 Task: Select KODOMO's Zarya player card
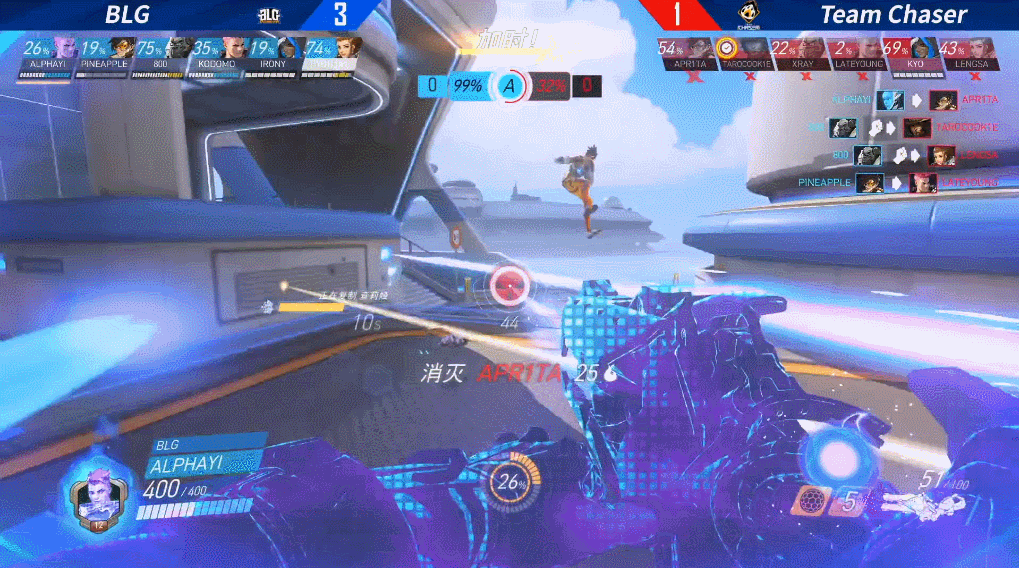pos(217,53)
